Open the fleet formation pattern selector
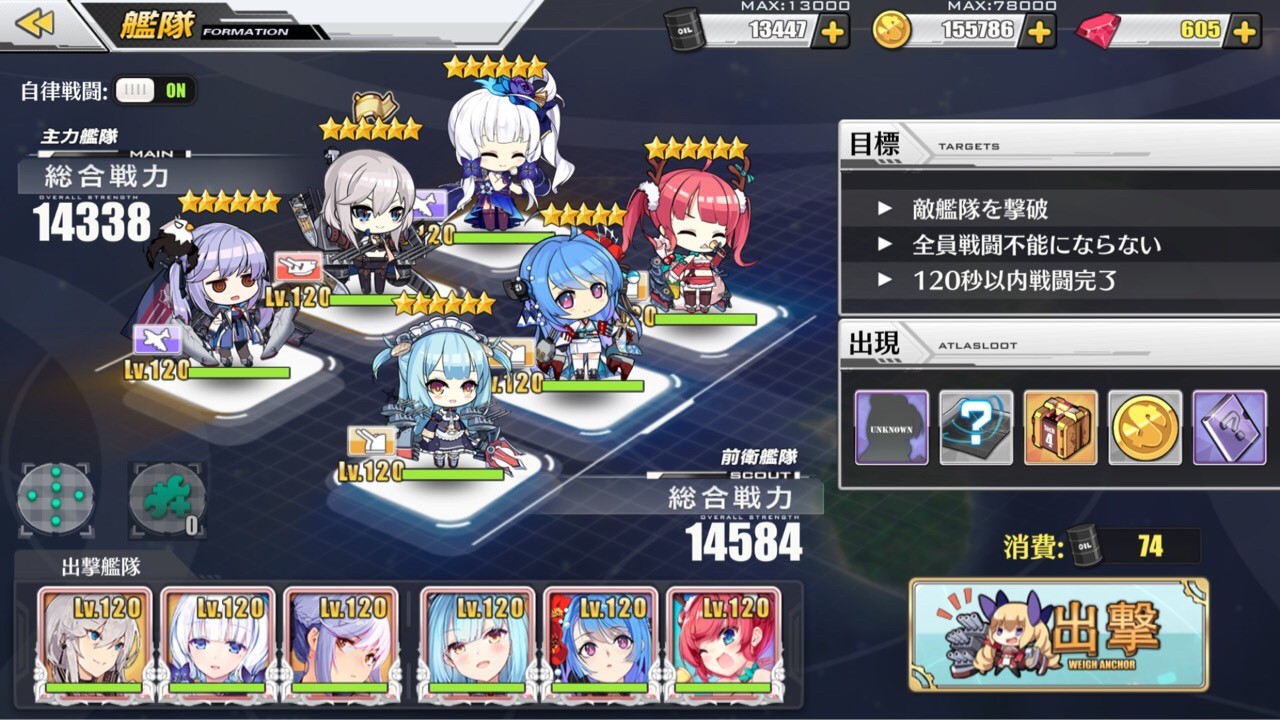 click(x=55, y=497)
